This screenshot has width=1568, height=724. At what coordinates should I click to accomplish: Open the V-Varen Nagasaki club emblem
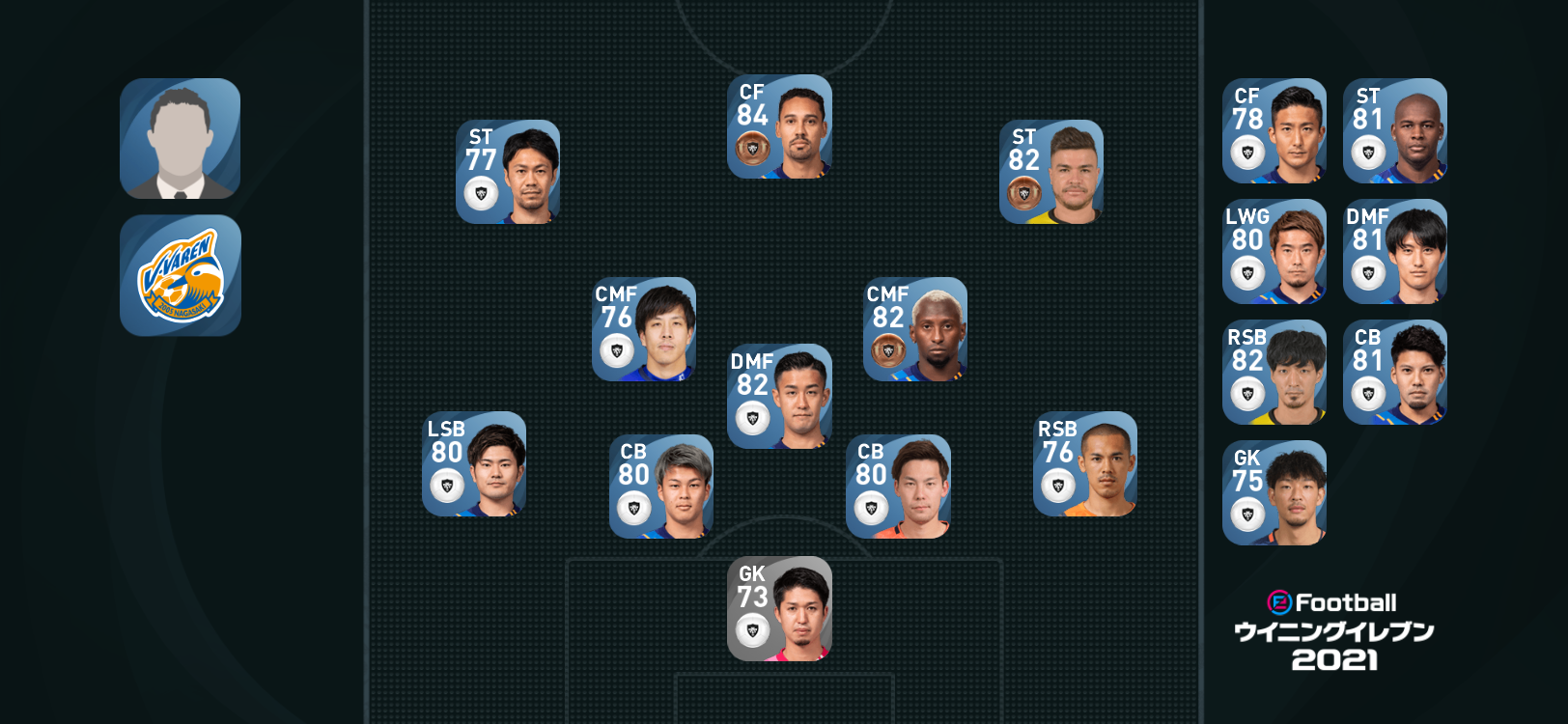[180, 276]
